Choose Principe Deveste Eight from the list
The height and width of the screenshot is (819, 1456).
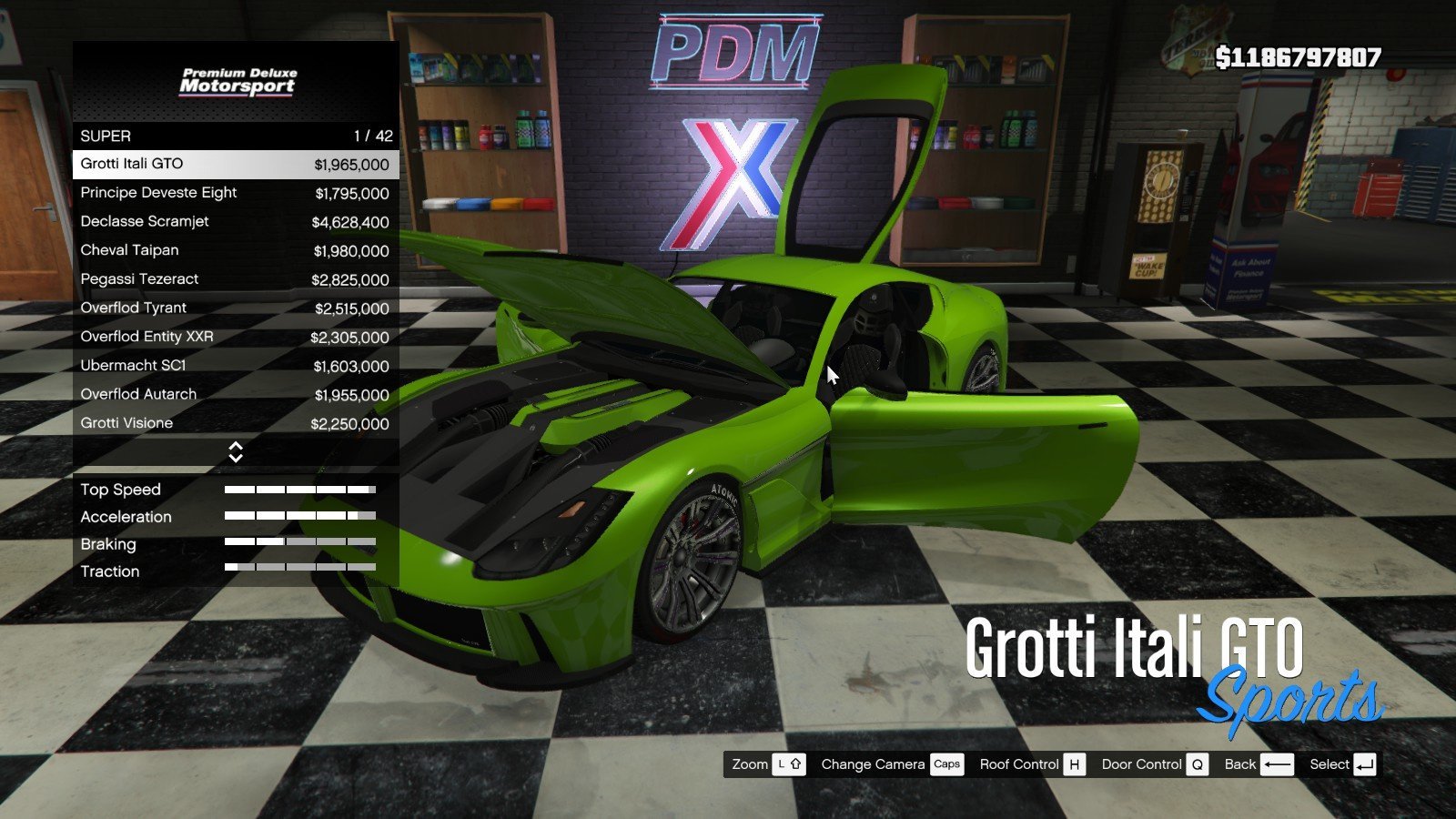tap(235, 193)
